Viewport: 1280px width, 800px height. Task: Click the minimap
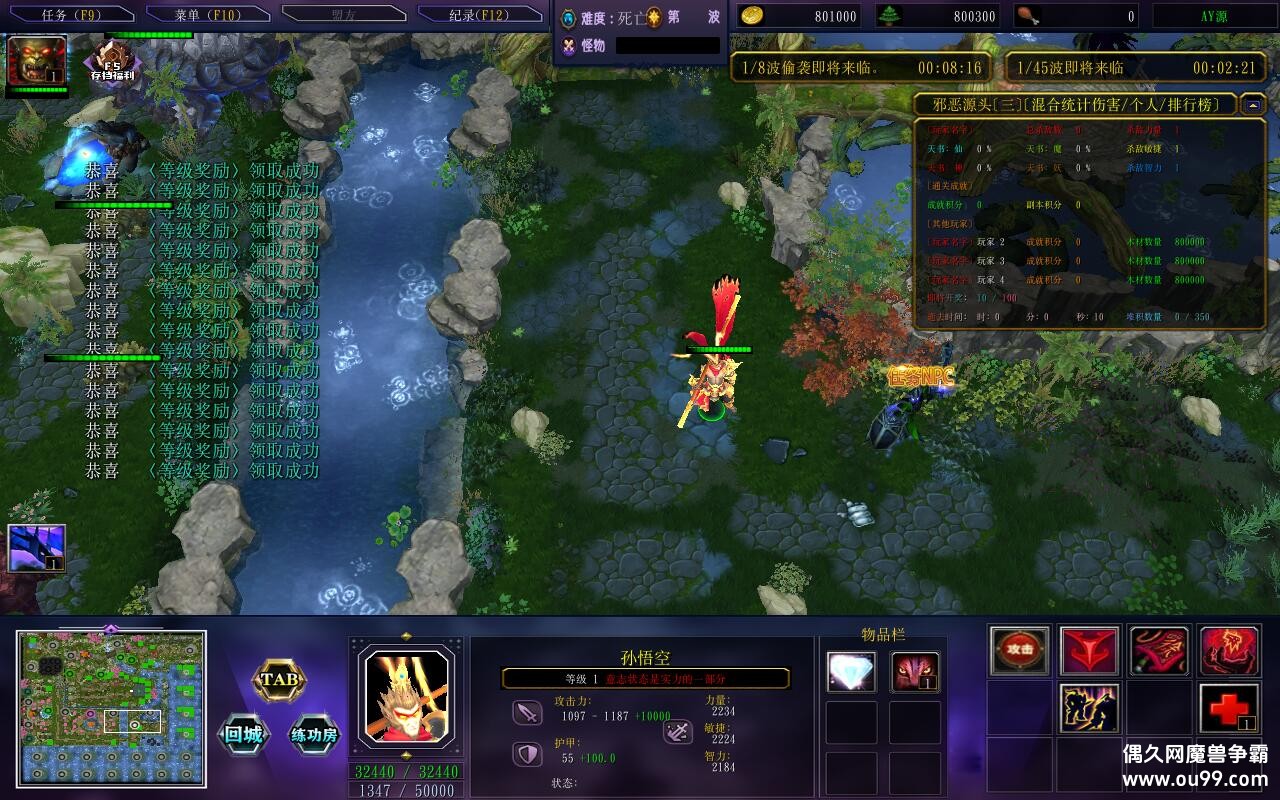[x=111, y=708]
